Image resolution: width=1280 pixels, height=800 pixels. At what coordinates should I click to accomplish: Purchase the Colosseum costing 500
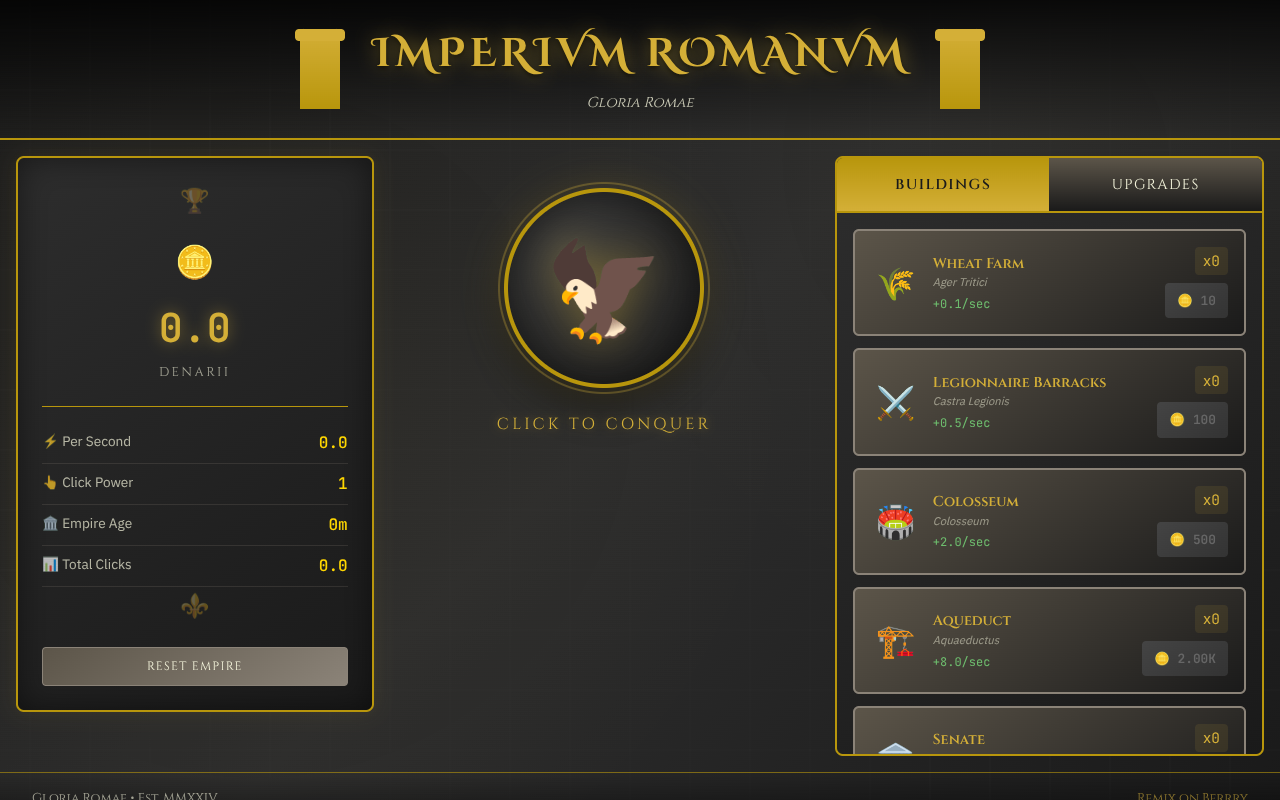tap(1192, 539)
